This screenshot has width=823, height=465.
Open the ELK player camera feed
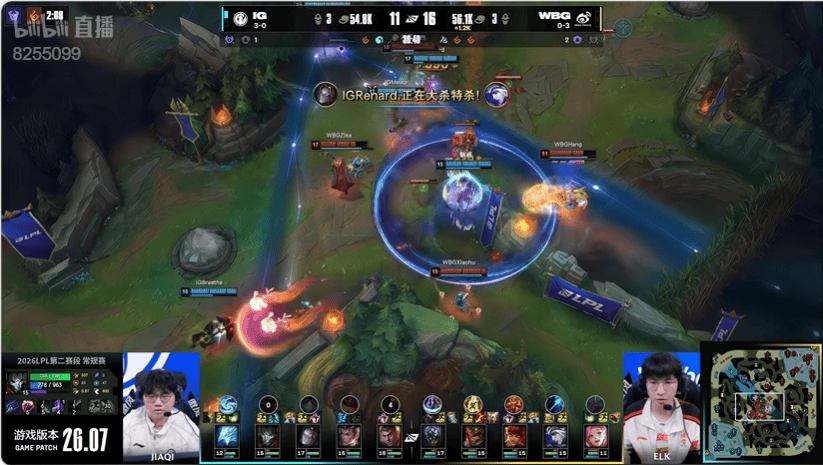point(660,405)
